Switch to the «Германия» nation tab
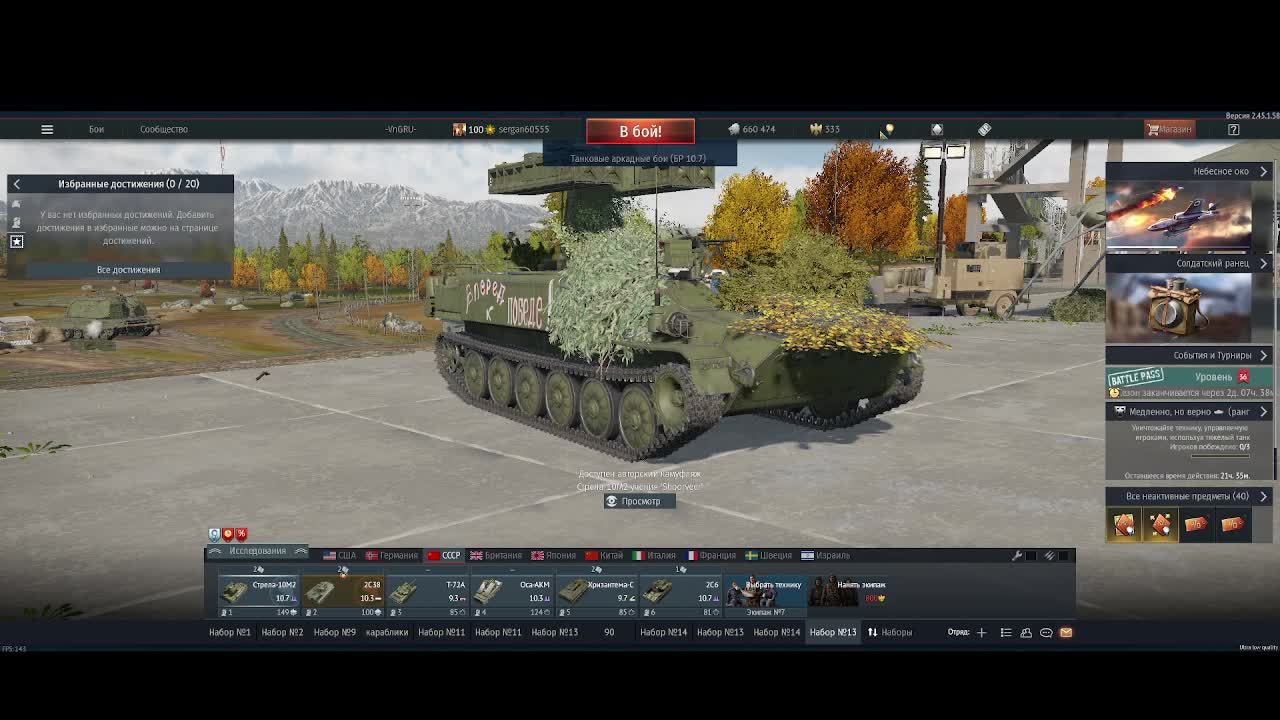This screenshot has width=1280, height=720. coord(391,555)
